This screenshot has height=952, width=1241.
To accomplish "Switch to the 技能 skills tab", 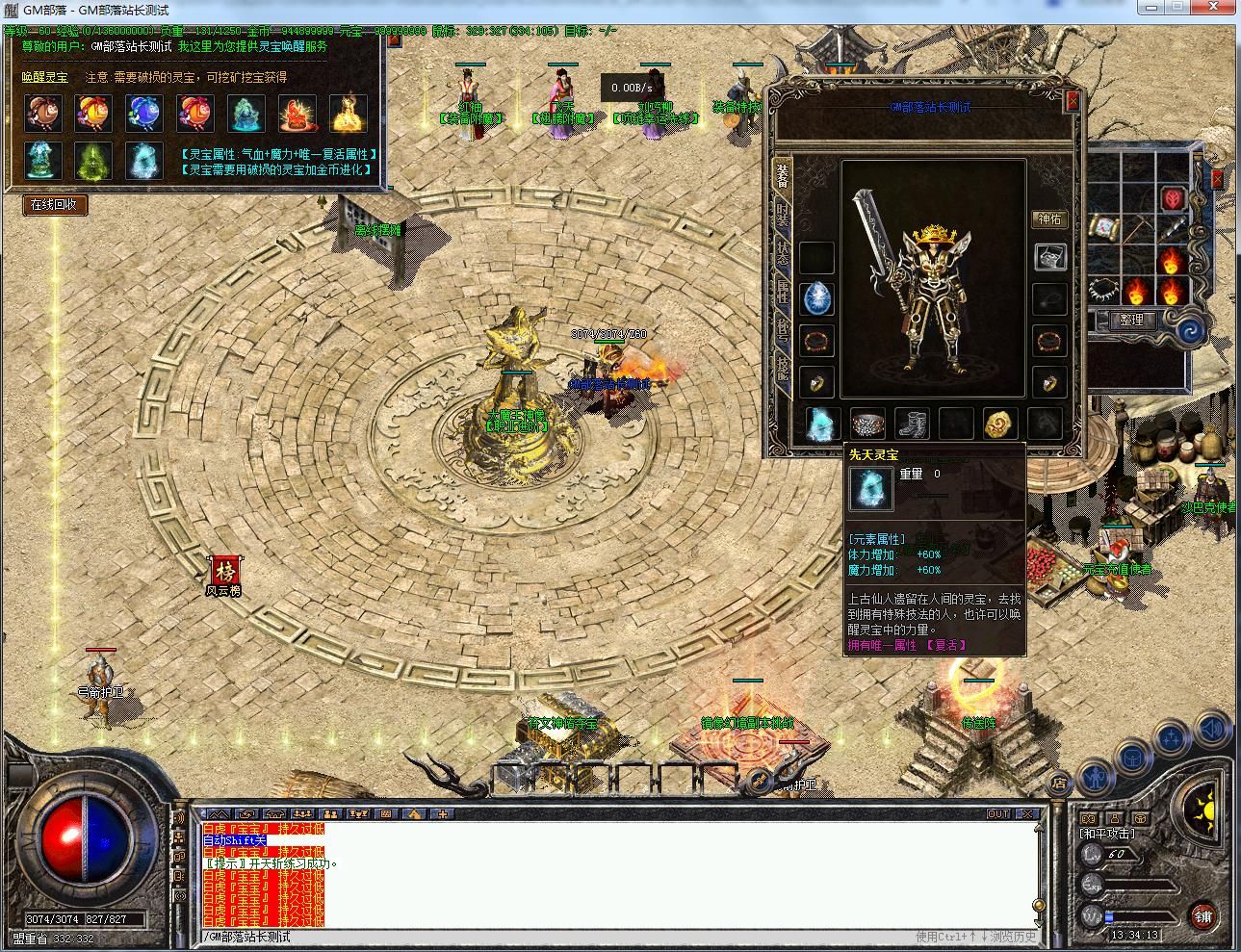I will pos(783,370).
